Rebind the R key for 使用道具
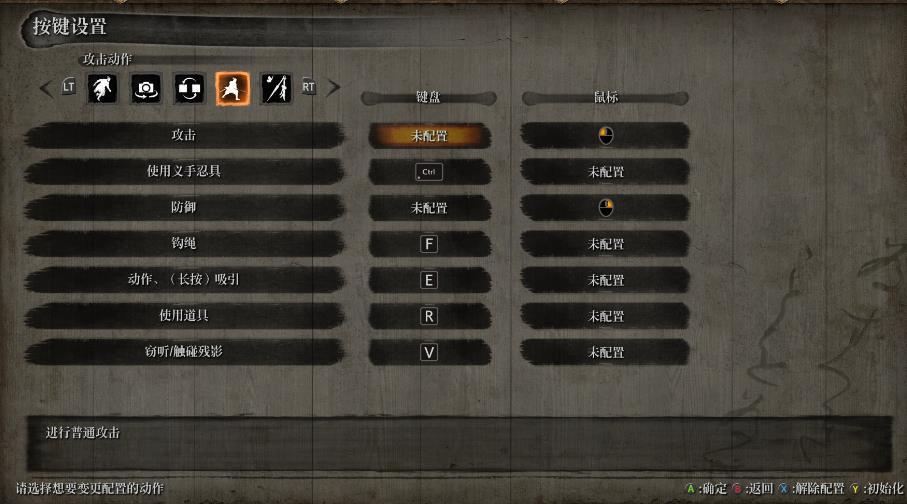Screen dimensions: 907x504 [x=429, y=316]
